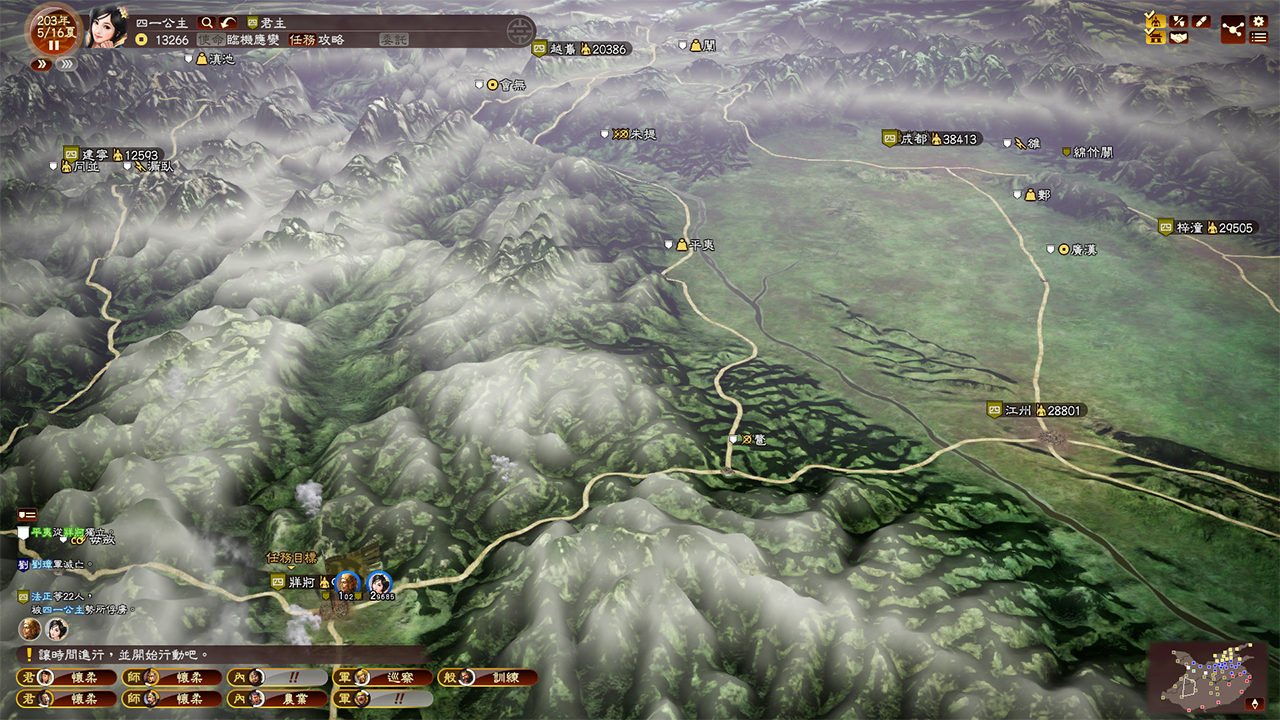Viewport: 1280px width, 720px height.
Task: Open the connected-nodes network icon
Action: pos(1232,29)
